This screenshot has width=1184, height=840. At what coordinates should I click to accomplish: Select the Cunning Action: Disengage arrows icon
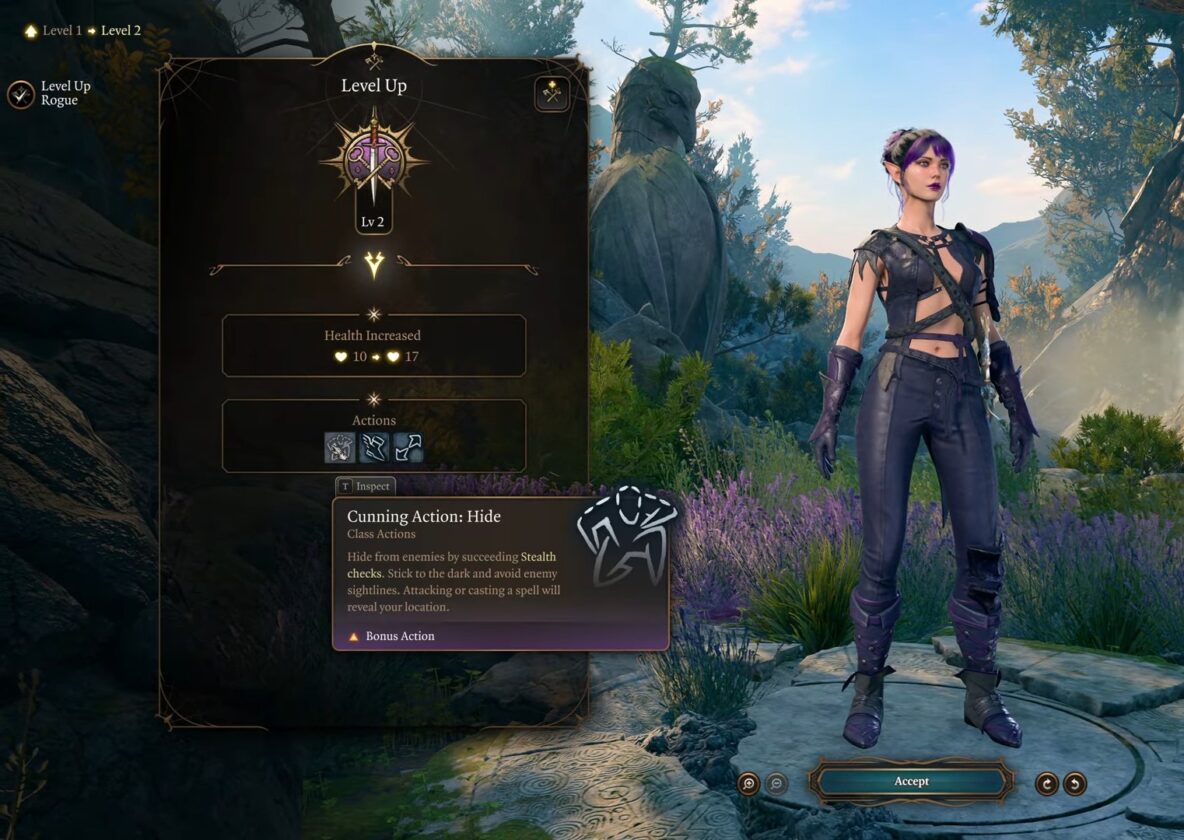click(407, 447)
